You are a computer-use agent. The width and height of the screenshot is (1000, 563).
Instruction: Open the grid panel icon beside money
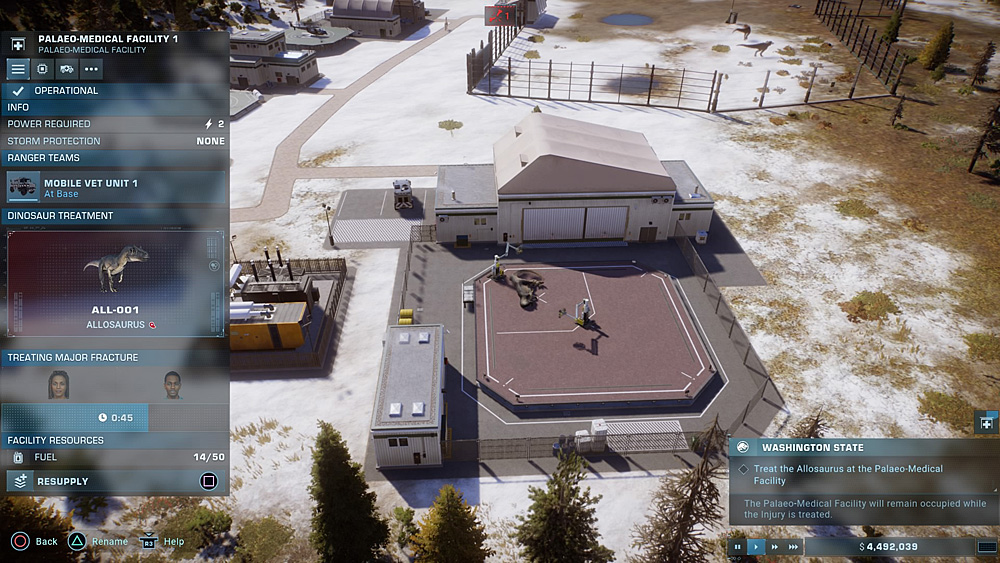click(x=985, y=547)
